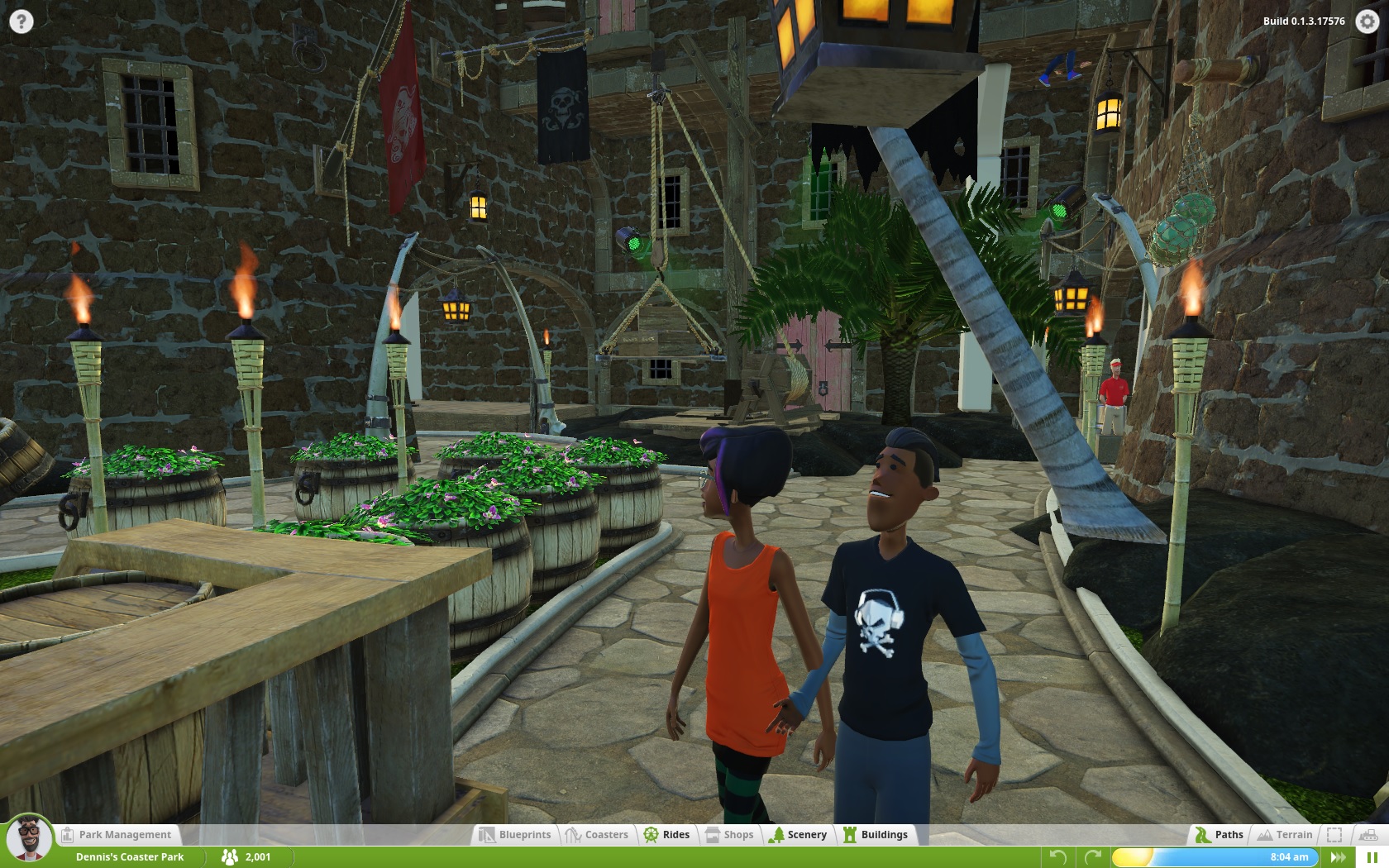
Task: Open the Park Management tab
Action: [117, 835]
